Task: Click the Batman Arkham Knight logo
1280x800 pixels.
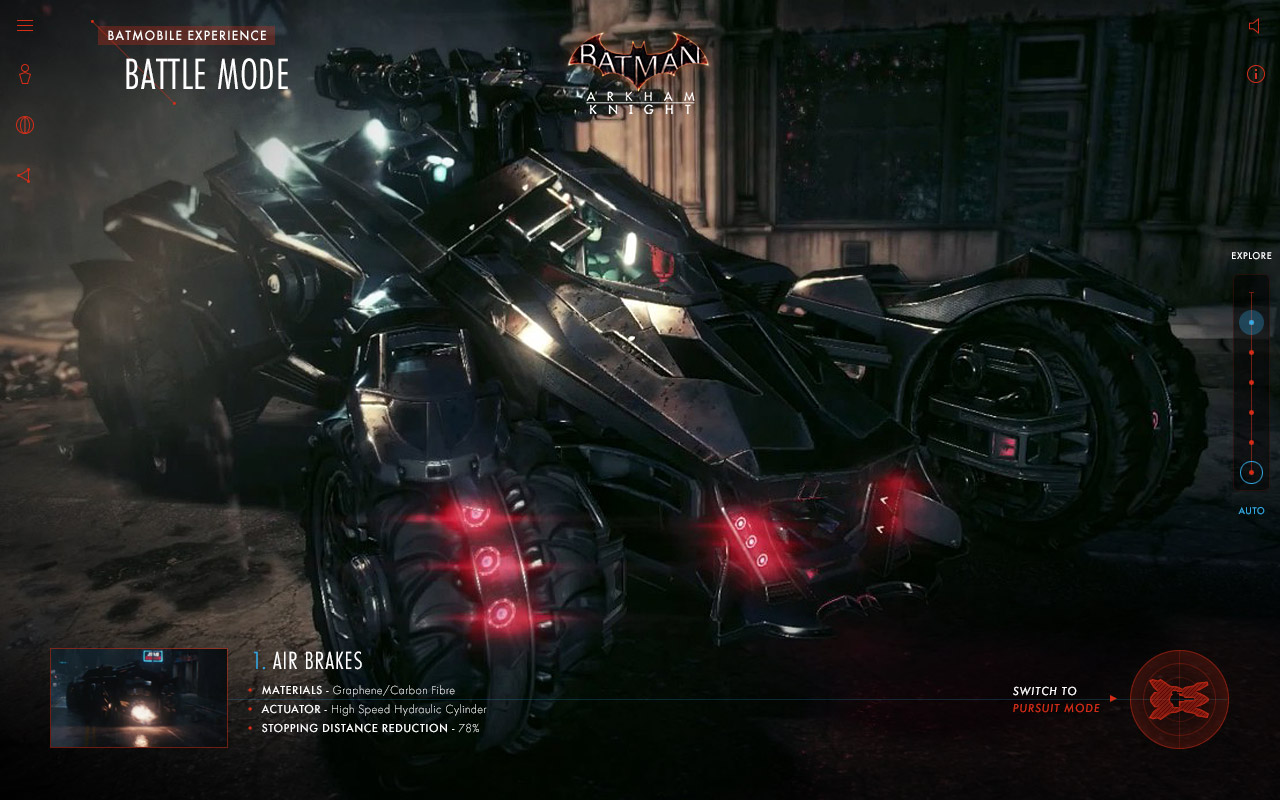Action: coord(638,75)
